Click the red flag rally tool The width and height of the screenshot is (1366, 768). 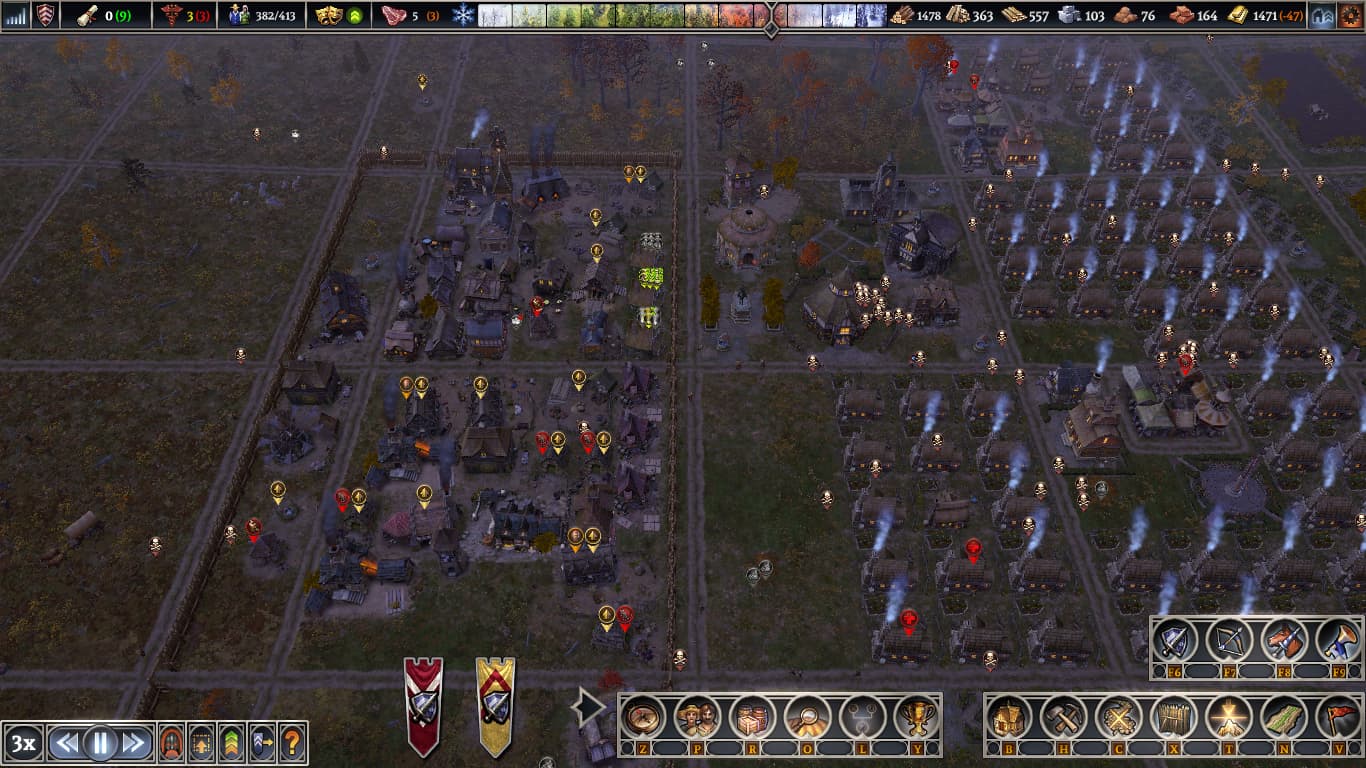[x=1336, y=717]
